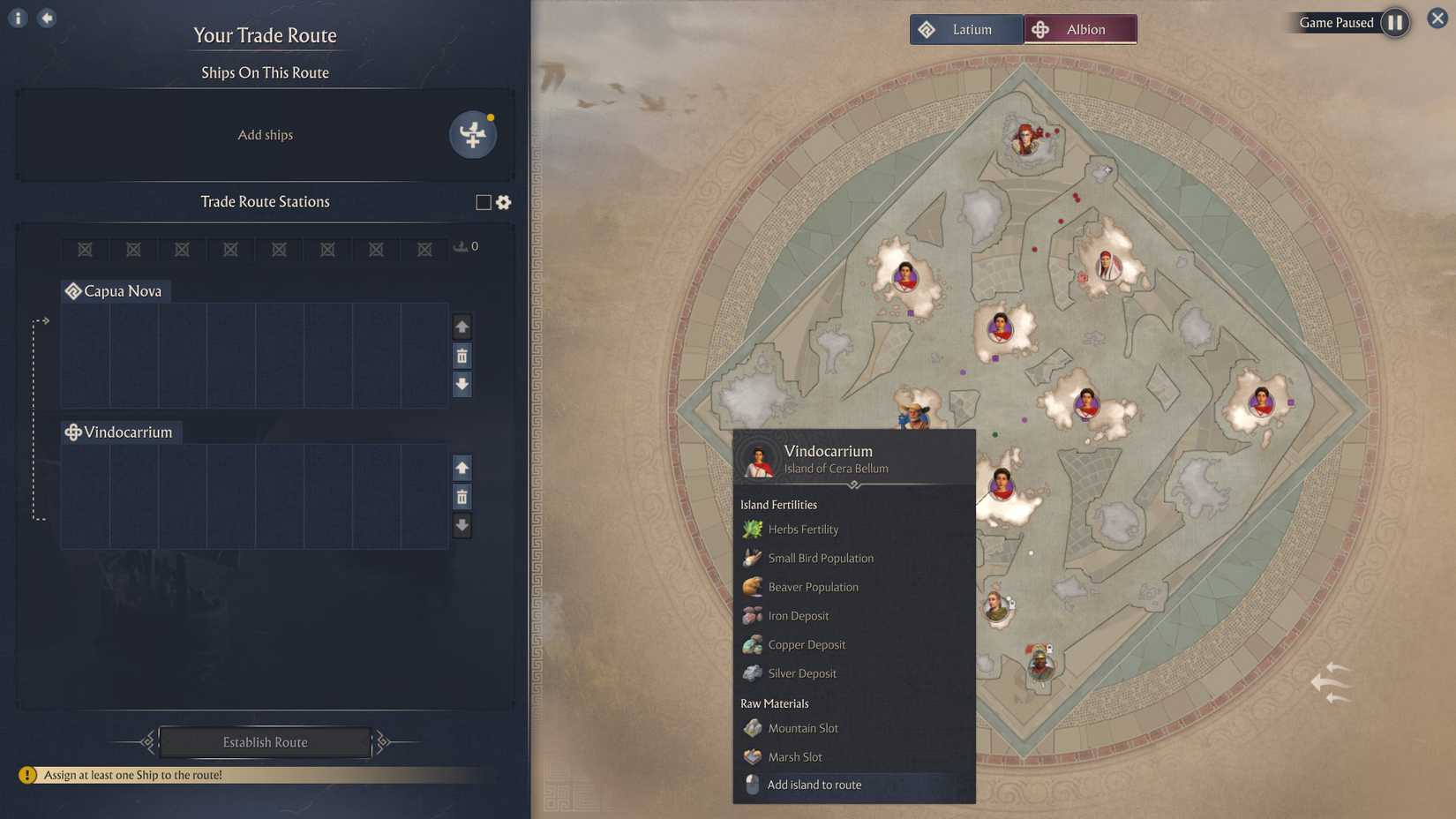
Task: Select the Herbs Fertility icon
Action: (753, 528)
